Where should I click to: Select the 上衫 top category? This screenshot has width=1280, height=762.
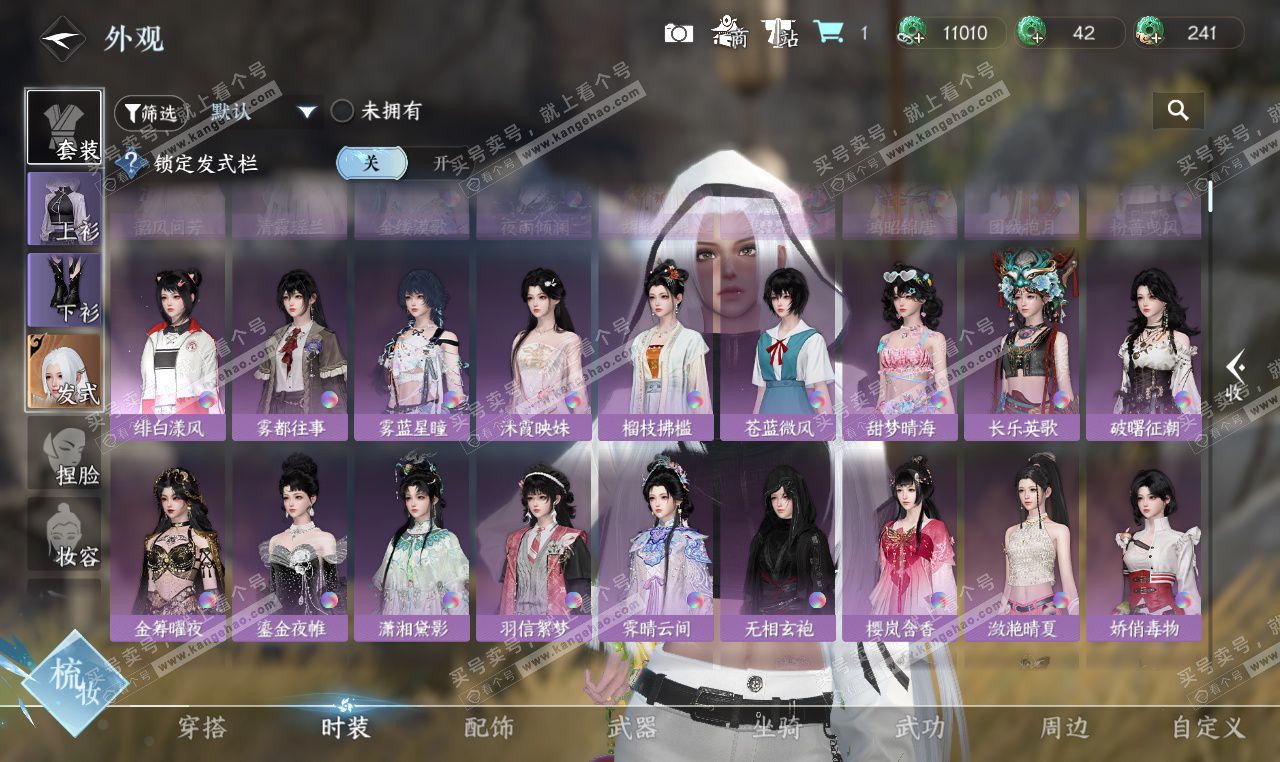(64, 208)
